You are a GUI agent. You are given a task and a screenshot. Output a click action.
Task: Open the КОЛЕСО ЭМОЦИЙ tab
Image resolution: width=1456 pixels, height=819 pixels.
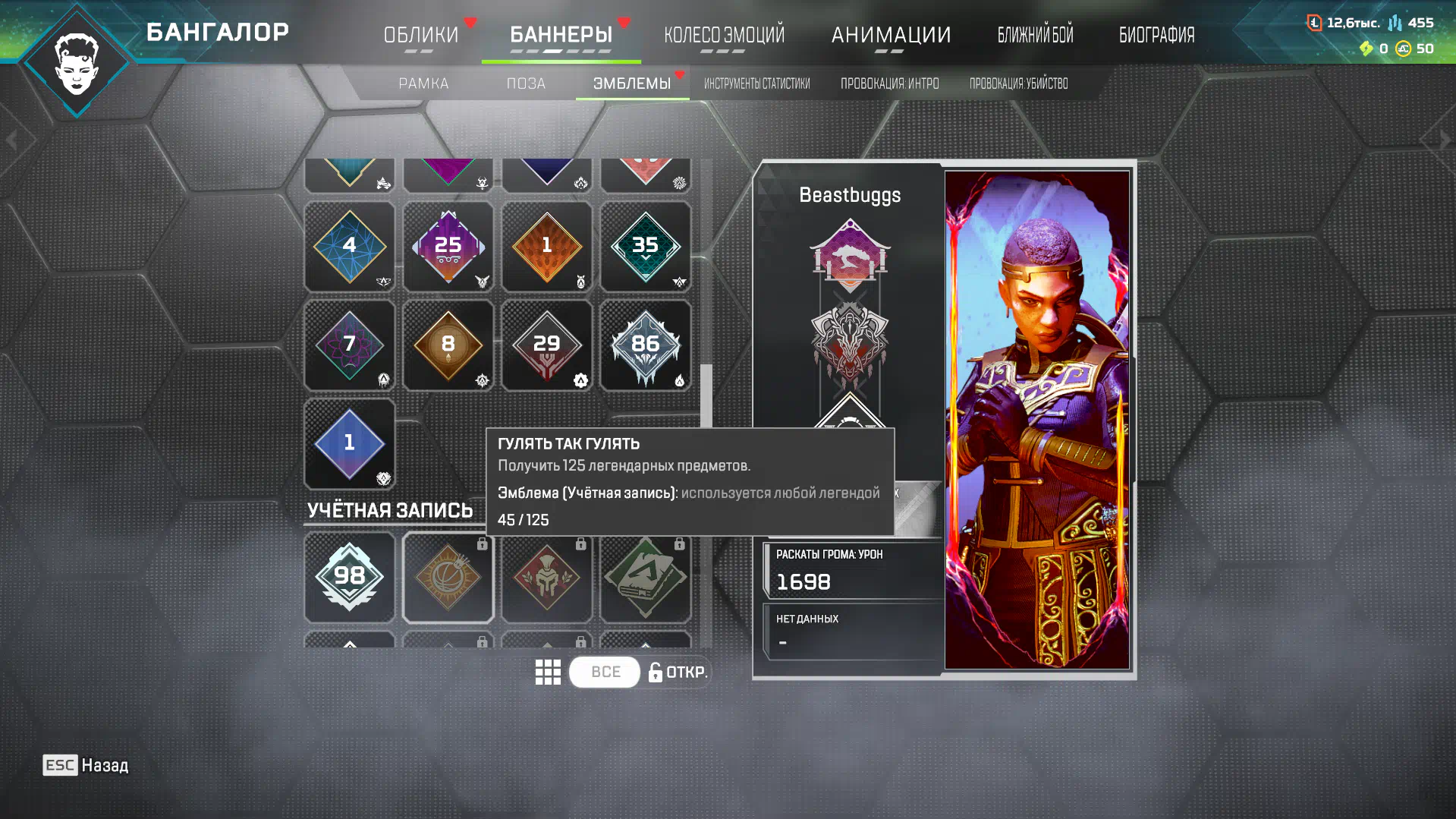(x=724, y=35)
